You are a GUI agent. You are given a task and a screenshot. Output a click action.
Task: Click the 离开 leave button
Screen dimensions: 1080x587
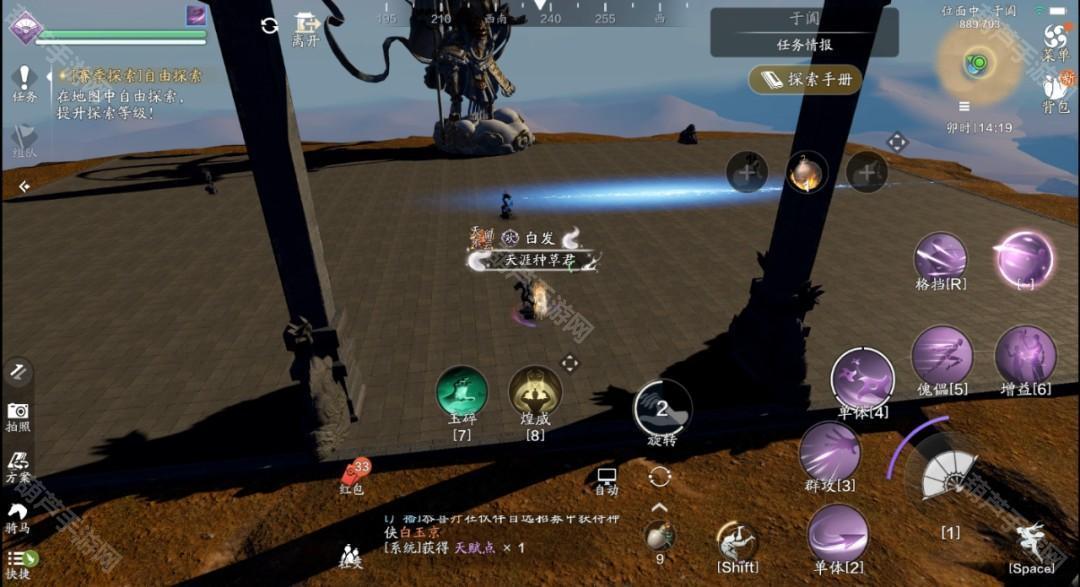(305, 28)
